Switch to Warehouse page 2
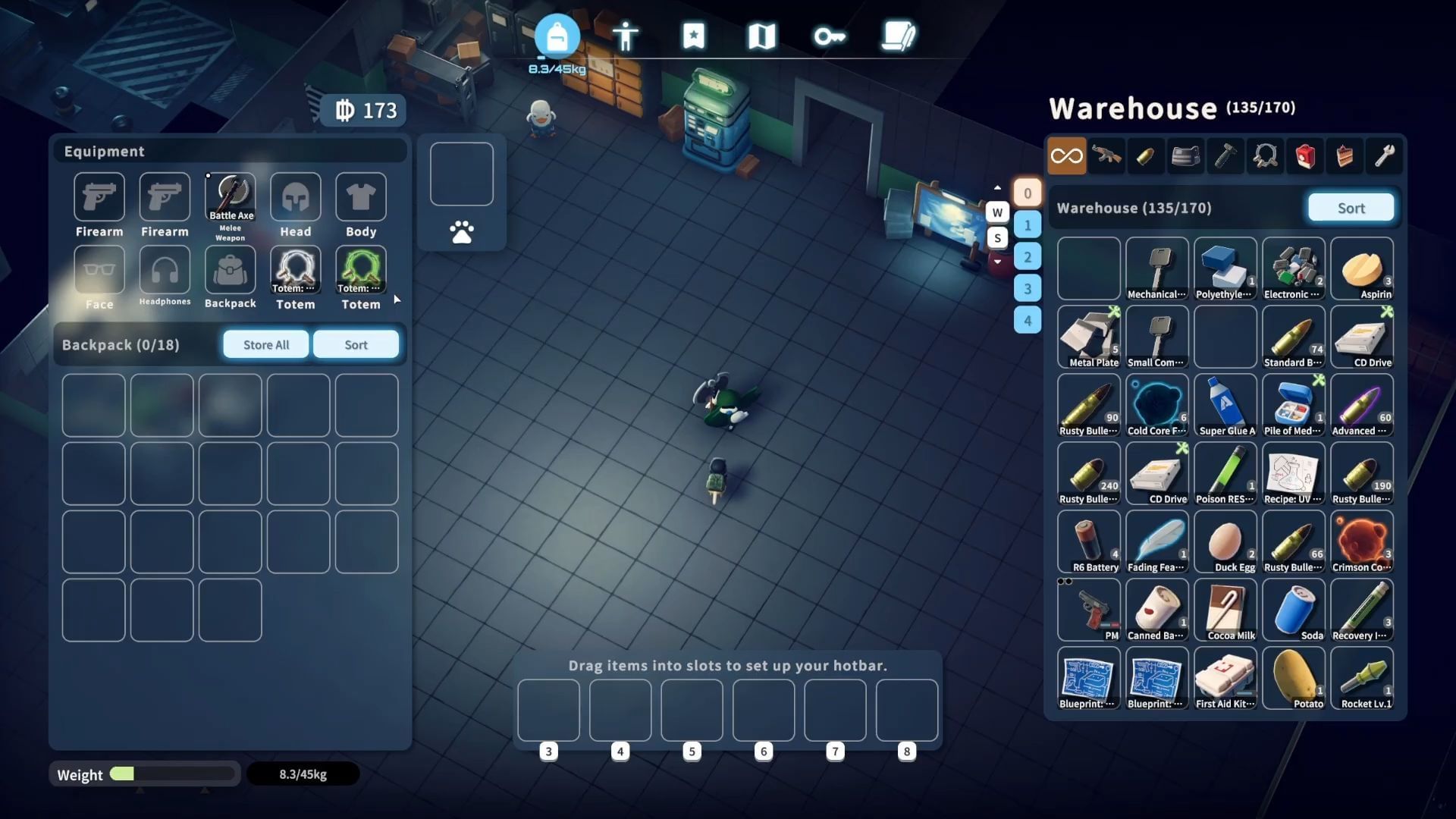 1028,256
